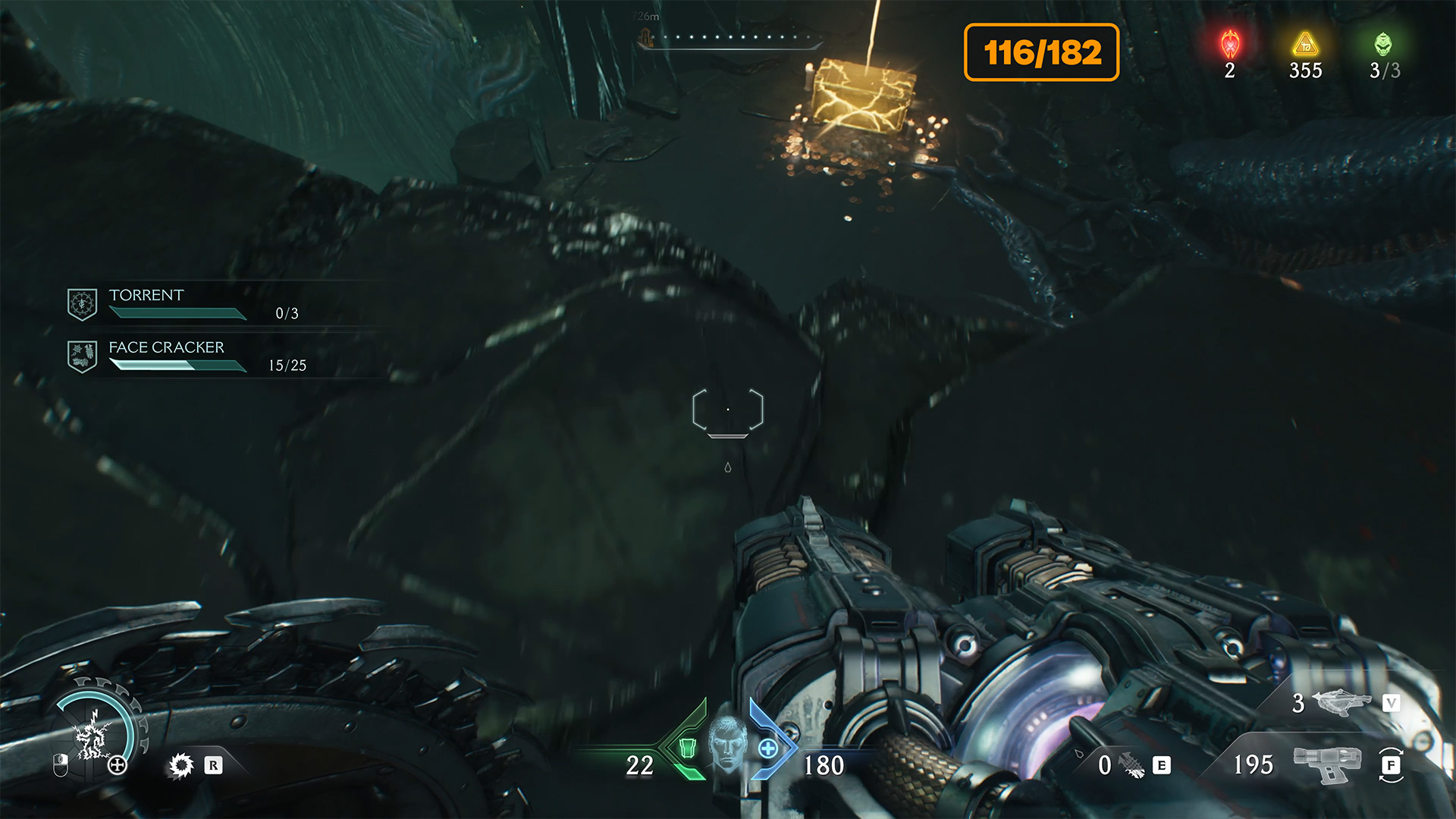1456x819 pixels.
Task: Click the Torrent challenge shield badge
Action: coord(82,304)
